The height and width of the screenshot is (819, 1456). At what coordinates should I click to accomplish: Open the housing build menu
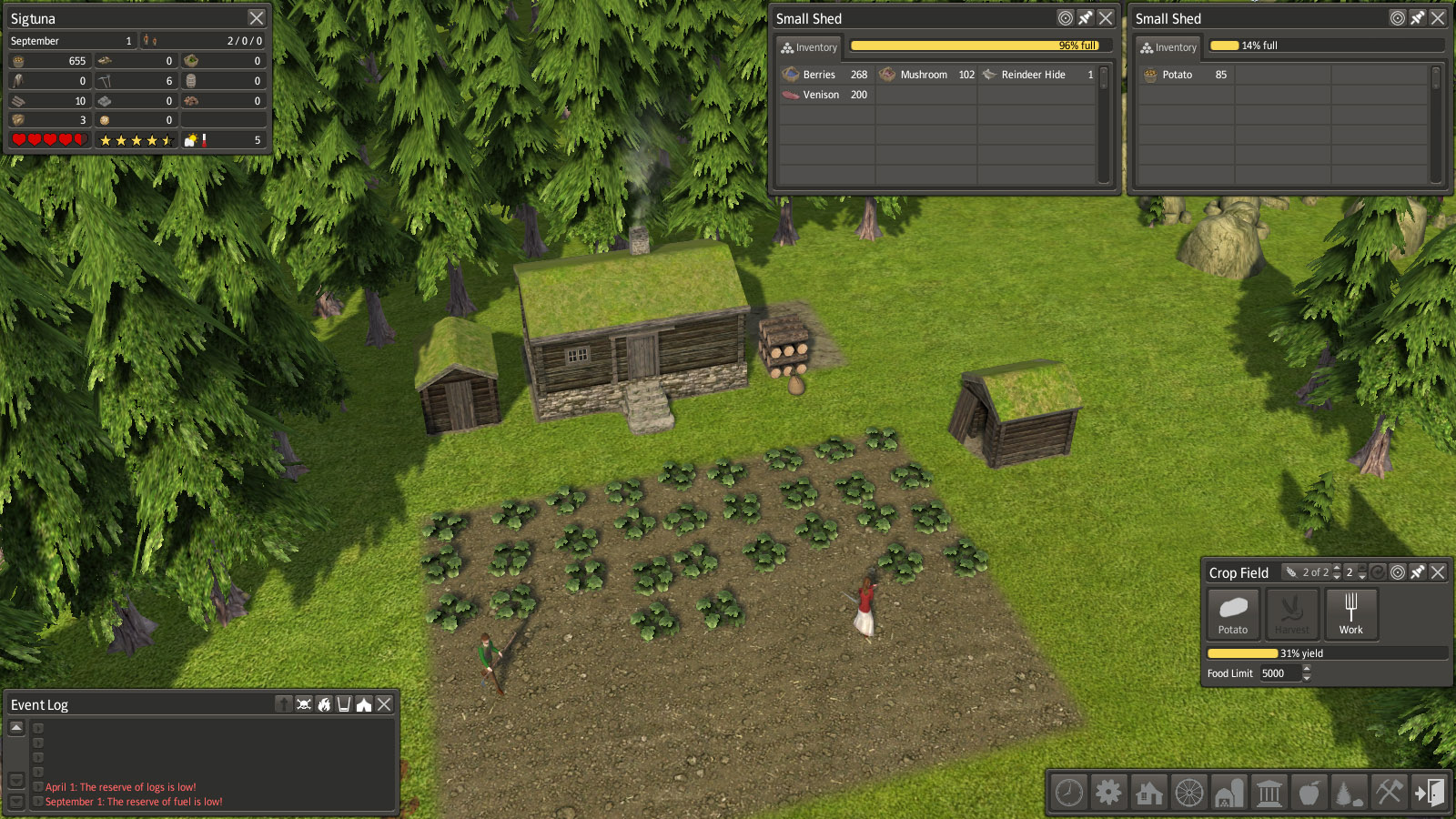[1149, 793]
